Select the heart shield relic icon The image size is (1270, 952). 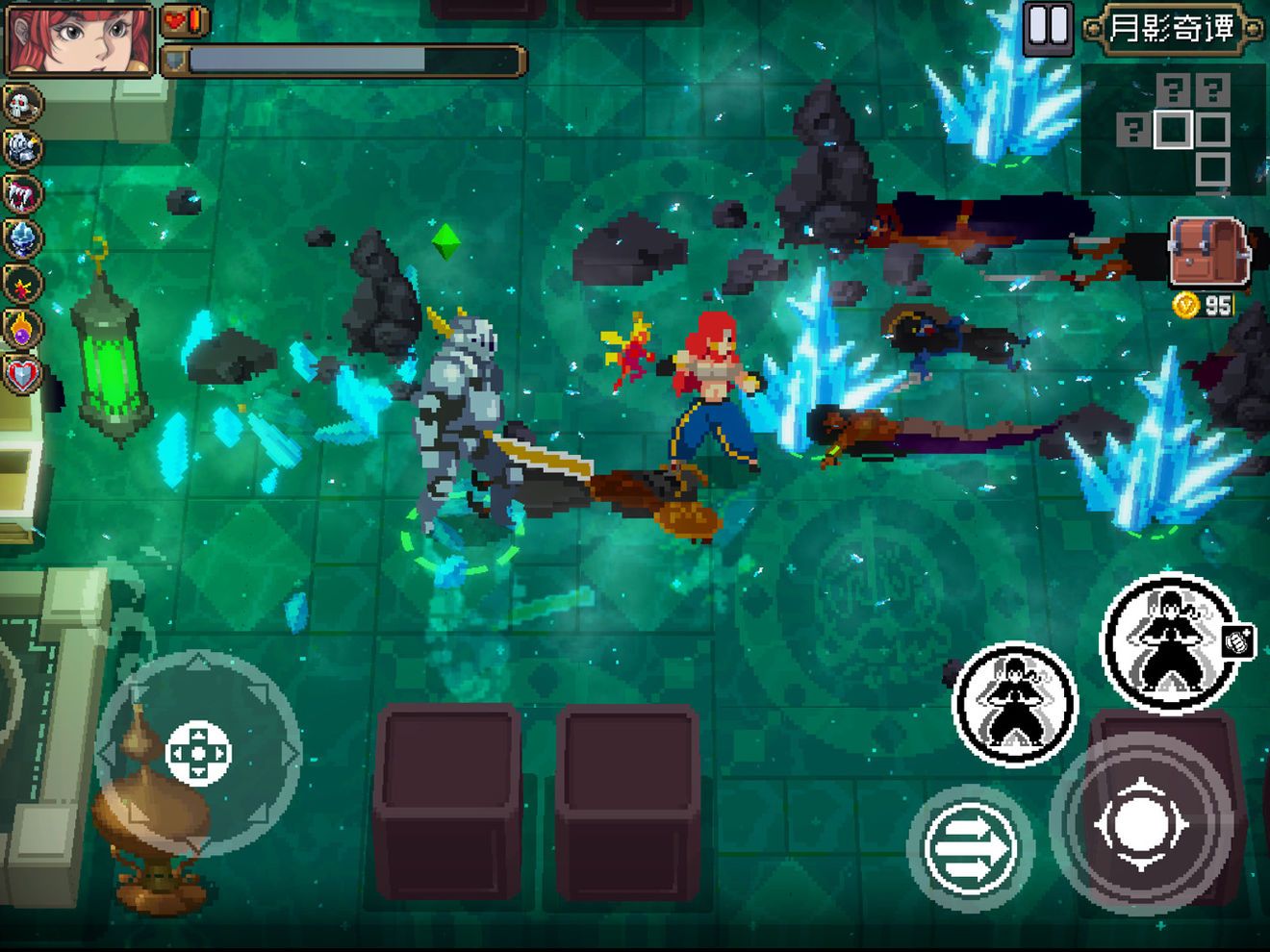point(22,374)
